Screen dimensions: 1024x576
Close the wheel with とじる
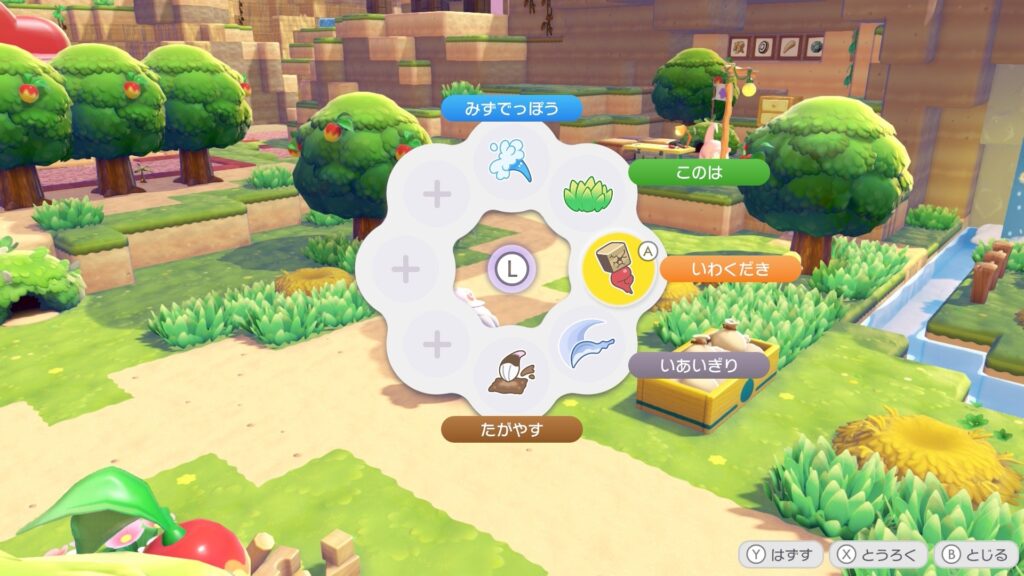[x=977, y=555]
